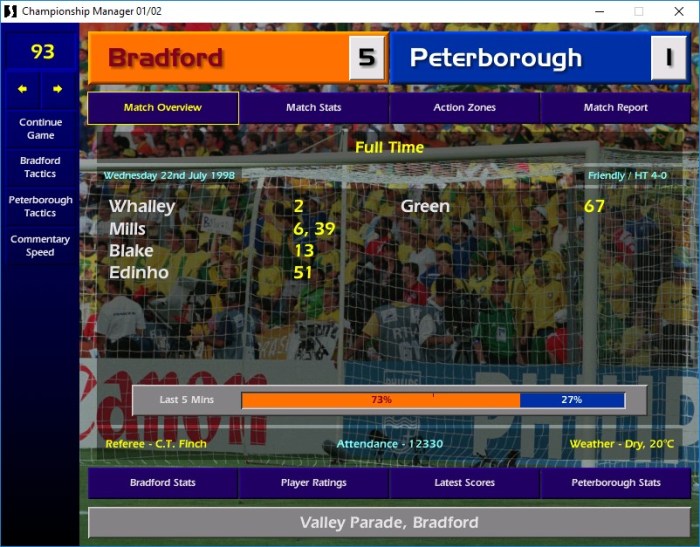Check the Latest Scores
700x547 pixels.
tap(465, 483)
